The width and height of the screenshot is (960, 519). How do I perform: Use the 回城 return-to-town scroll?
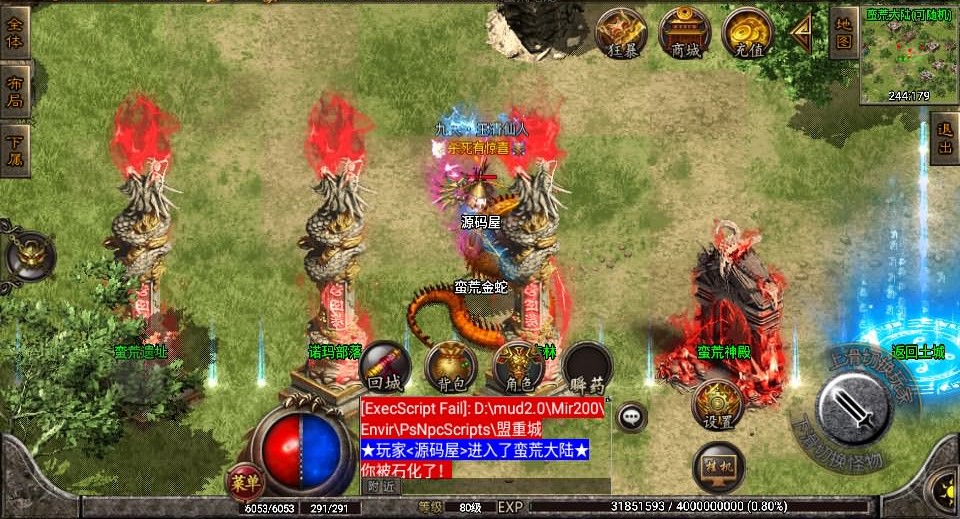pos(384,366)
